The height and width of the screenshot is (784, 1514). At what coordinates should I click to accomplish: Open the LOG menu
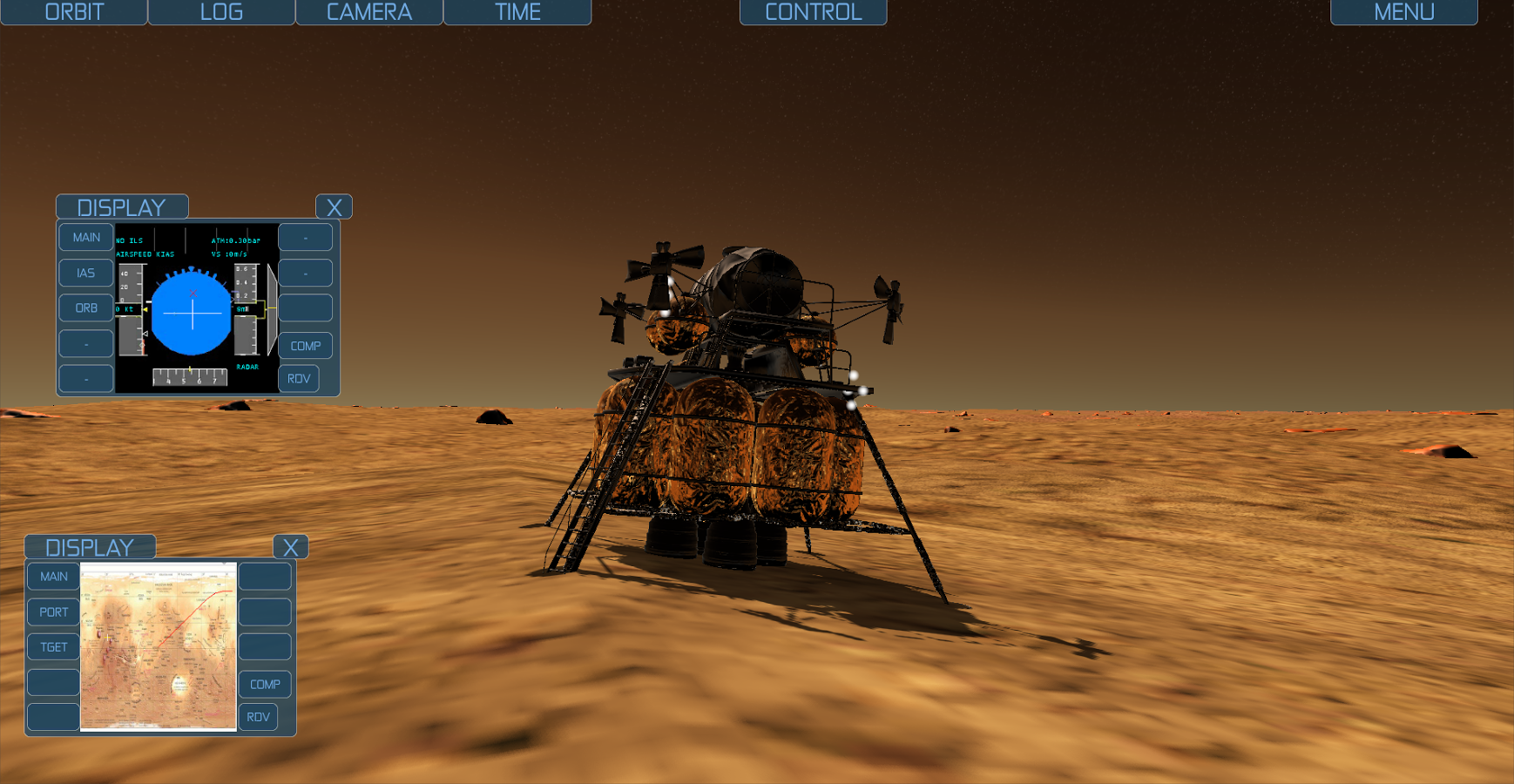coord(221,12)
